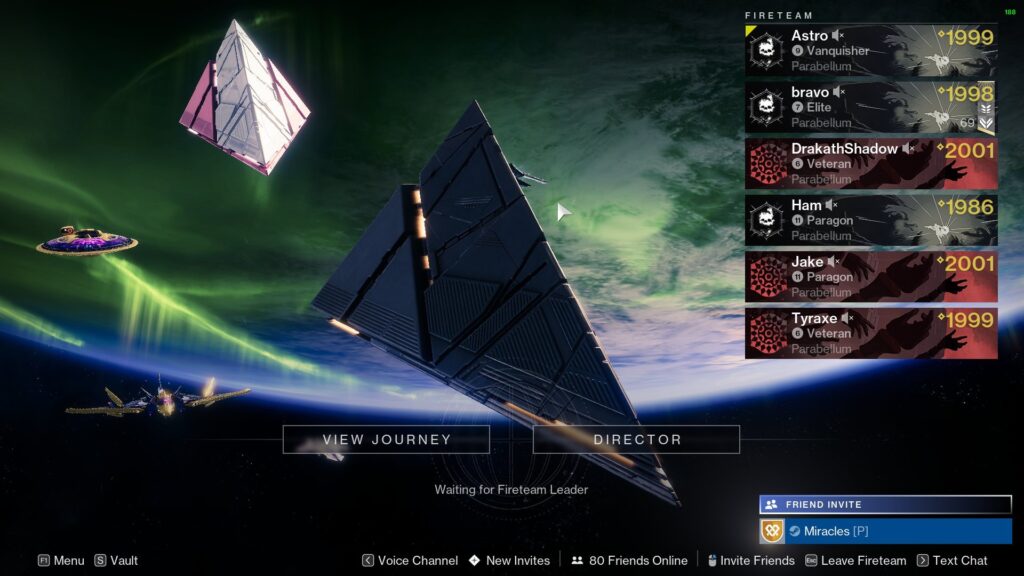Leave Fireteam via the footer option

[855, 561]
